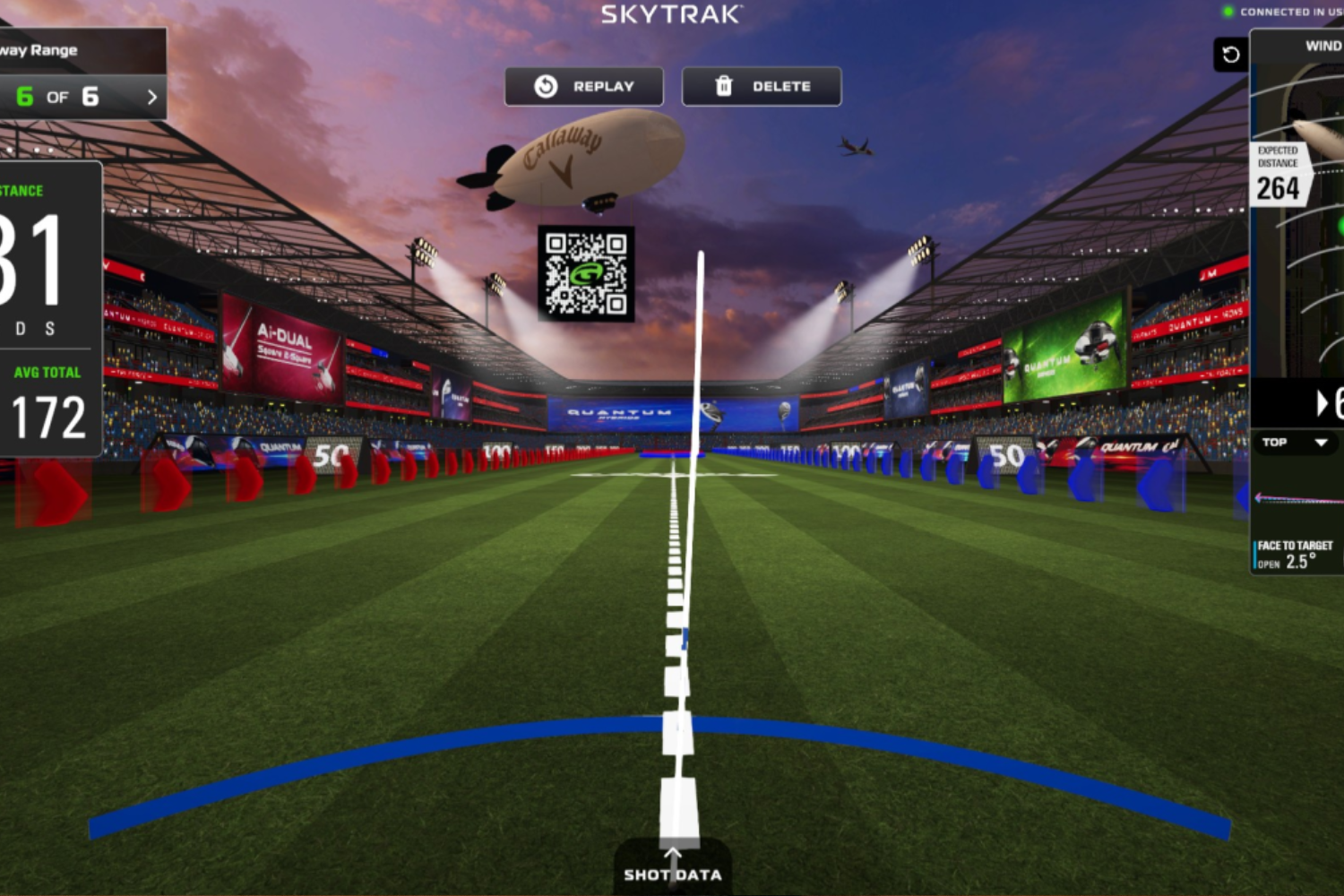Image resolution: width=1344 pixels, height=896 pixels.
Task: Click the circular reset view icon
Action: coord(1230,55)
